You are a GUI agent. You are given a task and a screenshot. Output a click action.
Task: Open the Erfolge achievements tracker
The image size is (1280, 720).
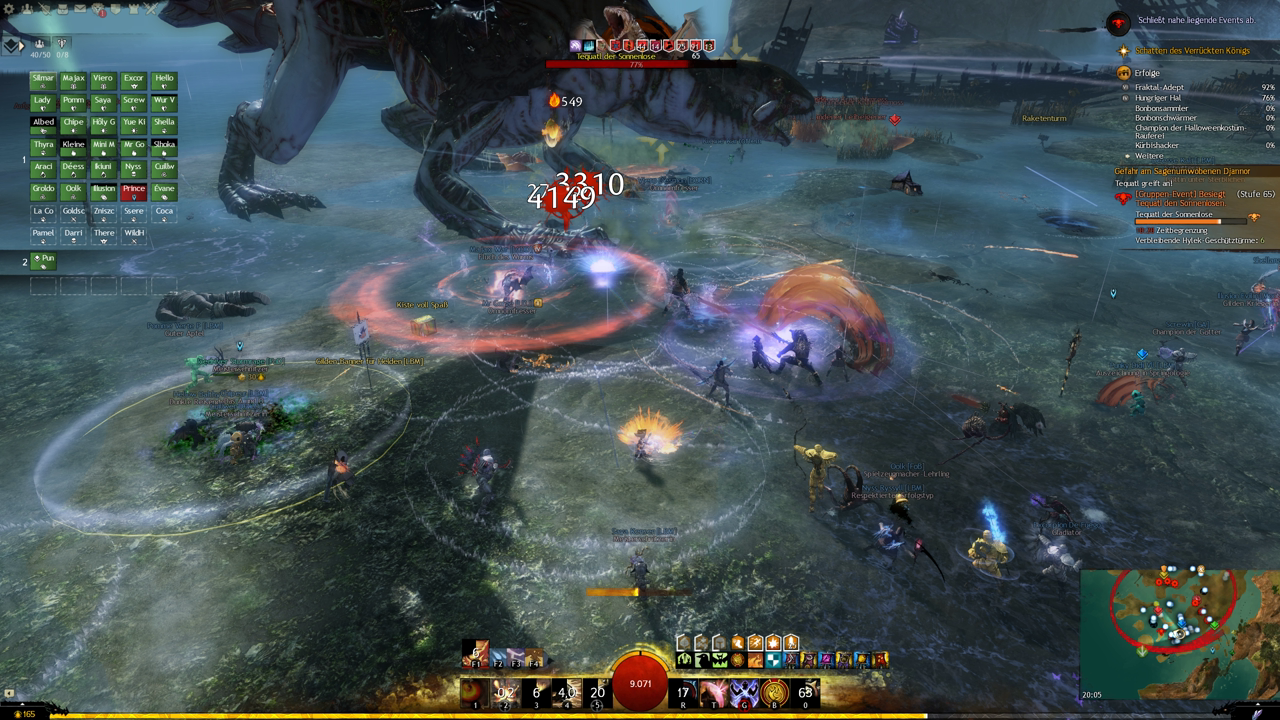coord(1147,73)
